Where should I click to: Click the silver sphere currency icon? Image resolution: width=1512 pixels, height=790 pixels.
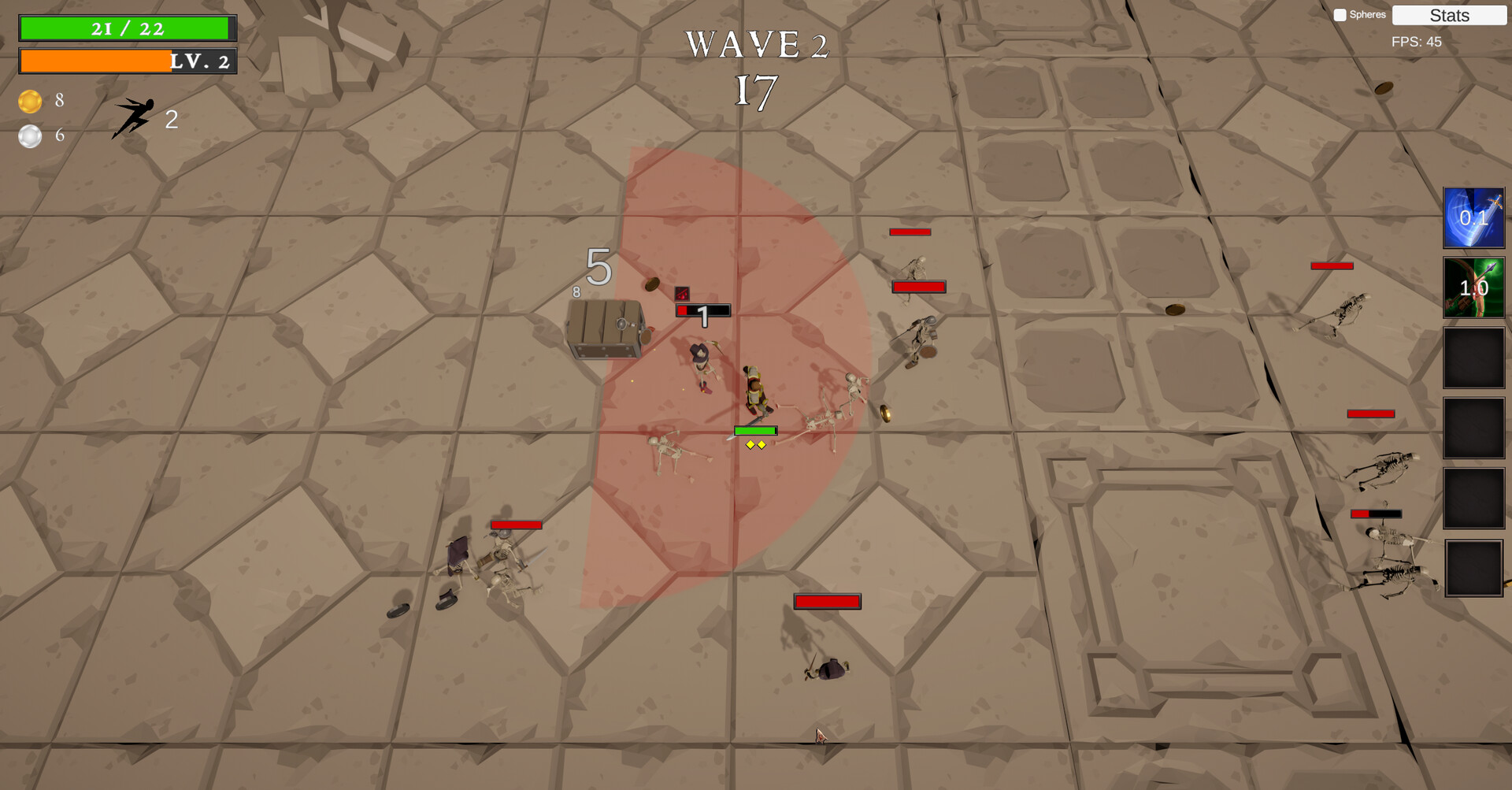(x=29, y=135)
